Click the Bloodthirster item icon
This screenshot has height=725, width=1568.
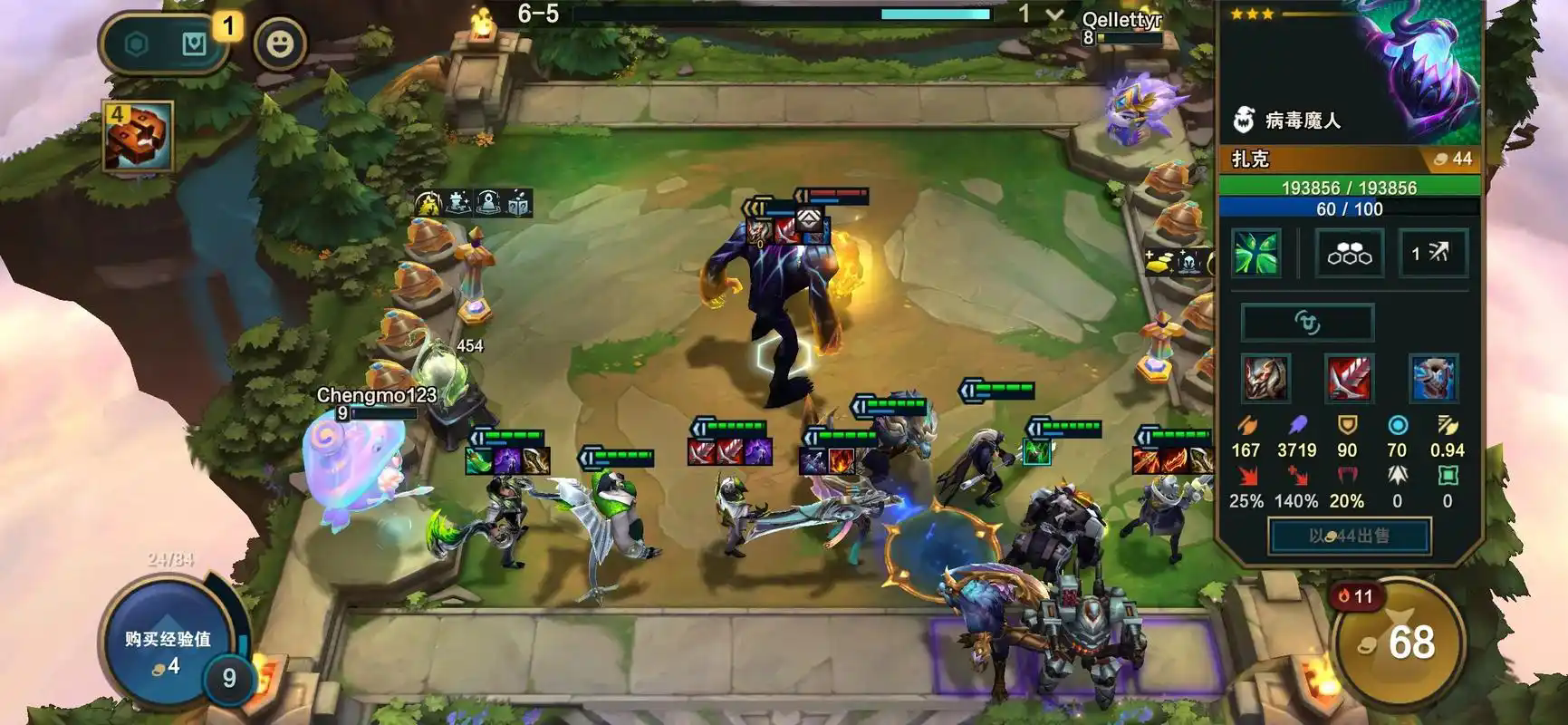coord(1350,379)
